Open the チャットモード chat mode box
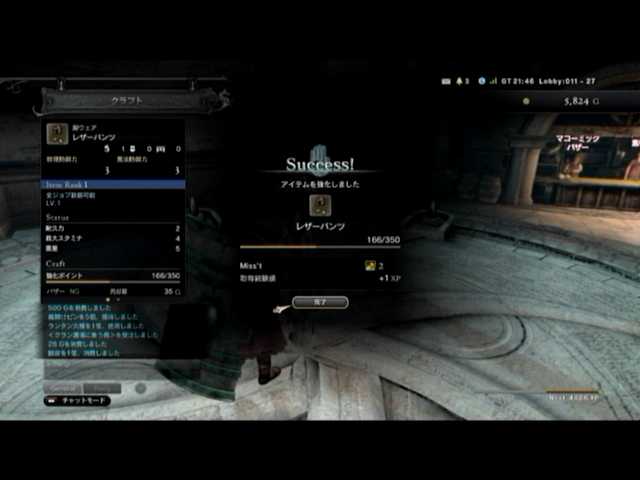640x480 pixels. click(77, 400)
